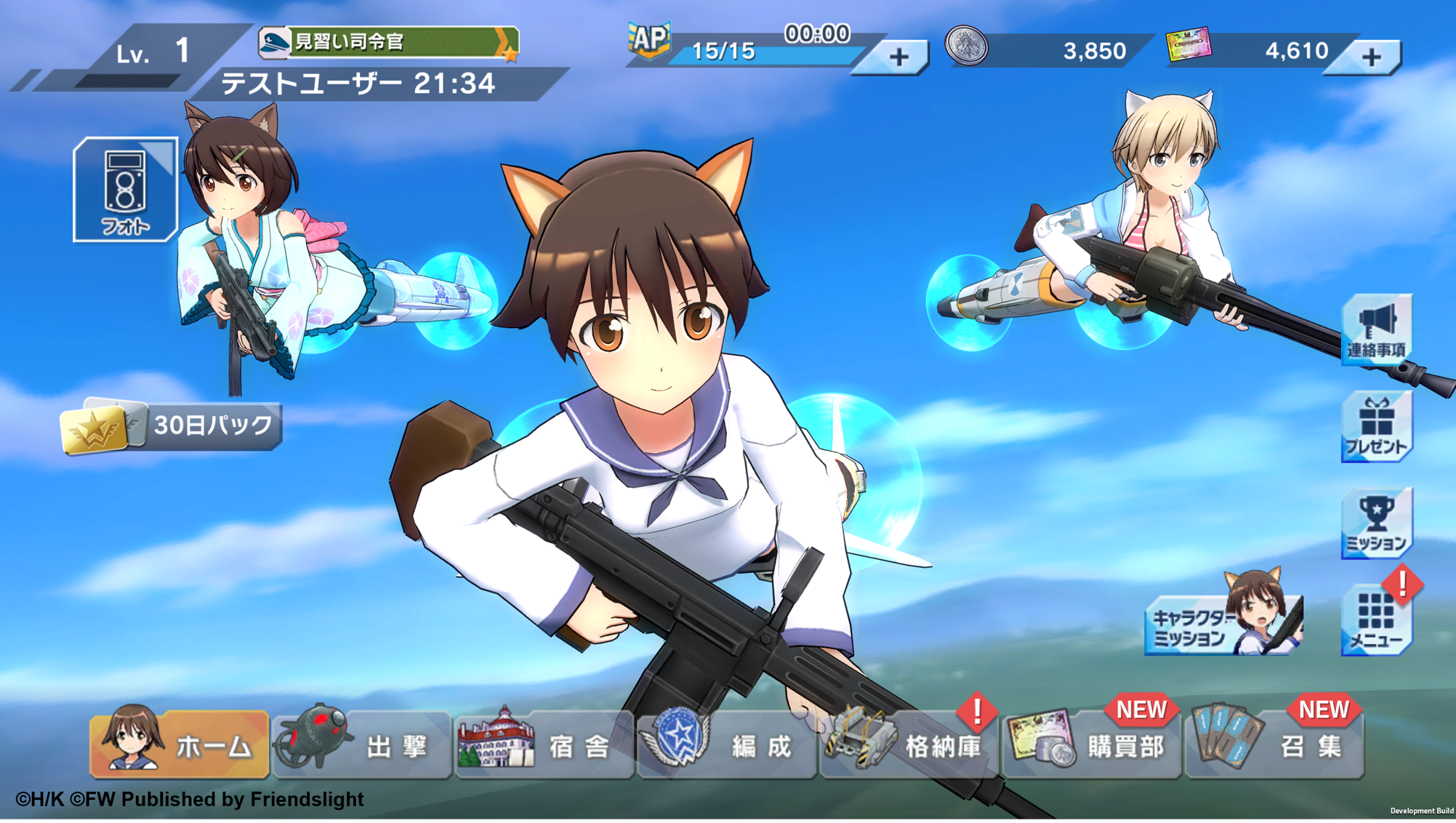Open the プレゼント gift box
1456x823 pixels.
click(1376, 427)
